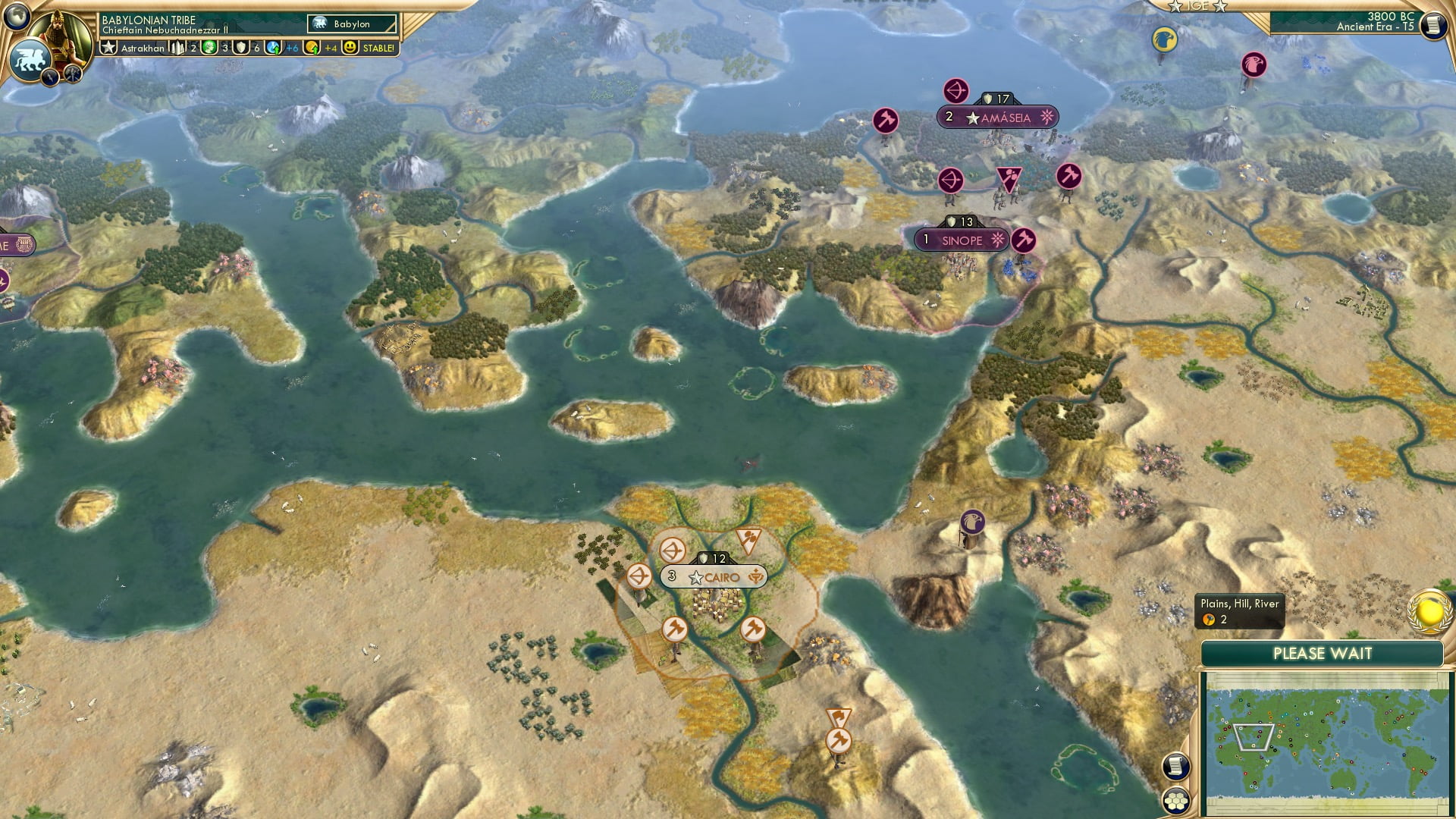Click the science beaker icon showing +6
The image size is (1456, 819).
pos(272,49)
